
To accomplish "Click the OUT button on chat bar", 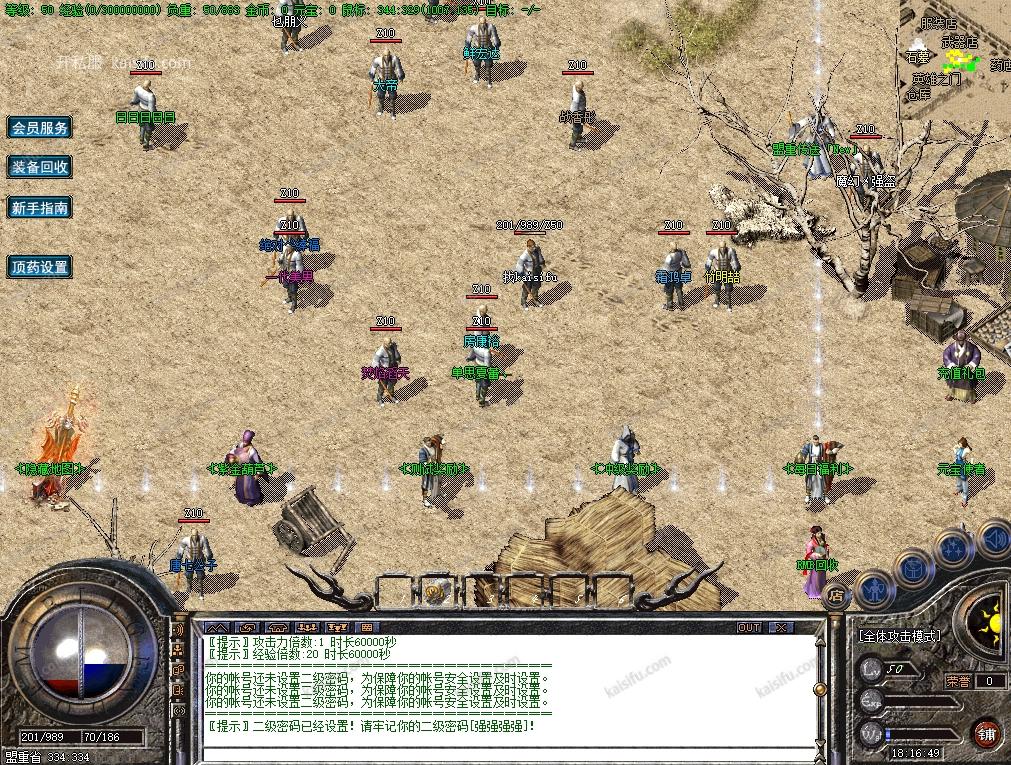I will (x=749, y=628).
